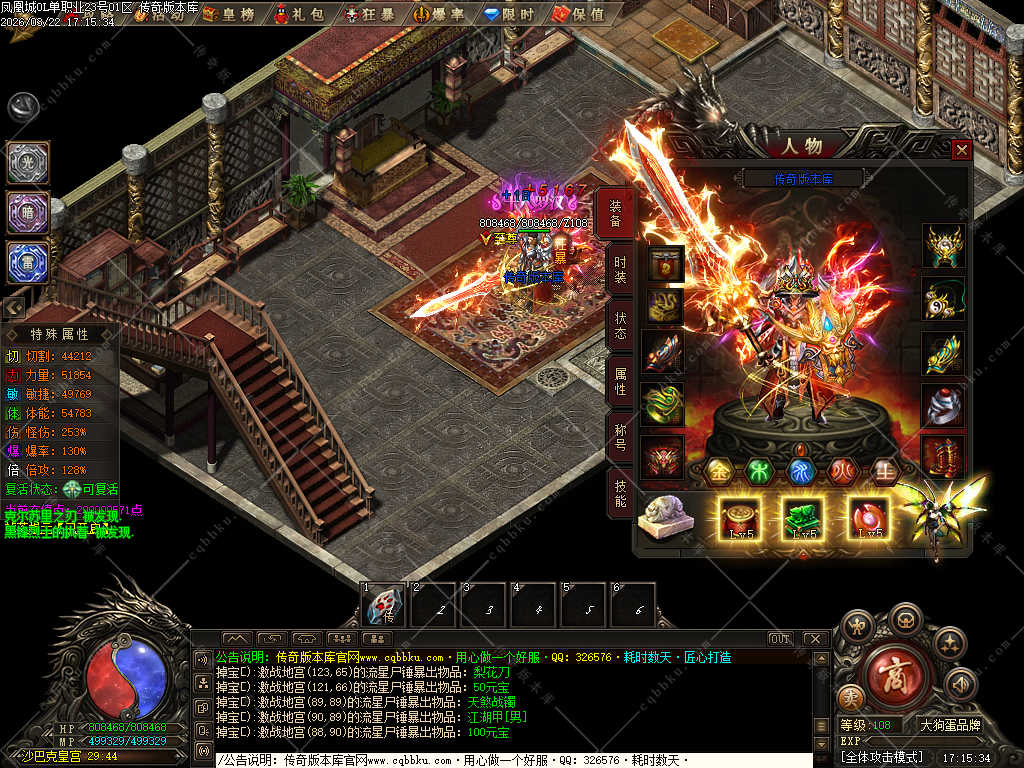
Task: Select the equipped silver ring slot
Action: click(x=943, y=406)
